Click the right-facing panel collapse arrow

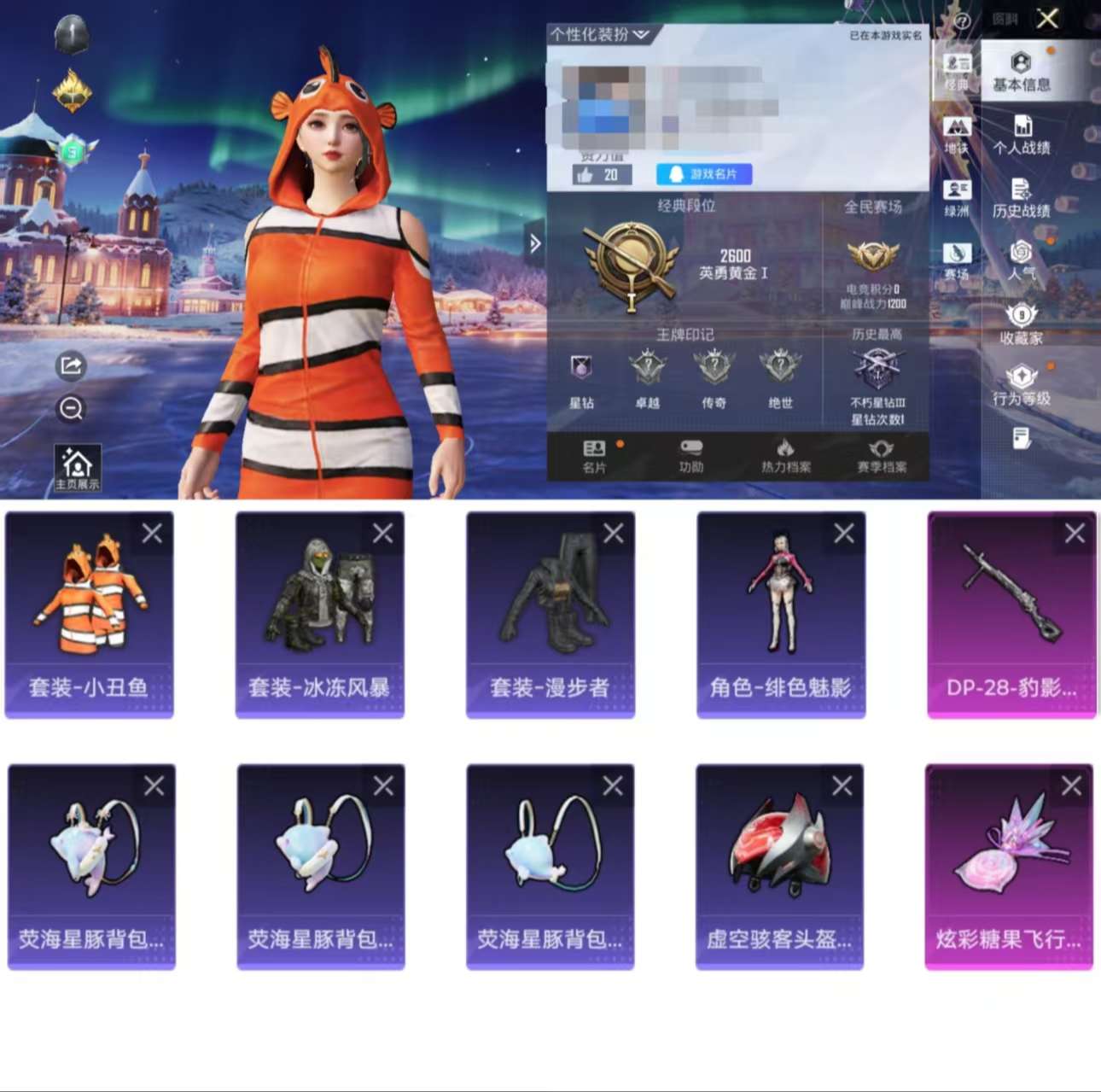(x=536, y=244)
